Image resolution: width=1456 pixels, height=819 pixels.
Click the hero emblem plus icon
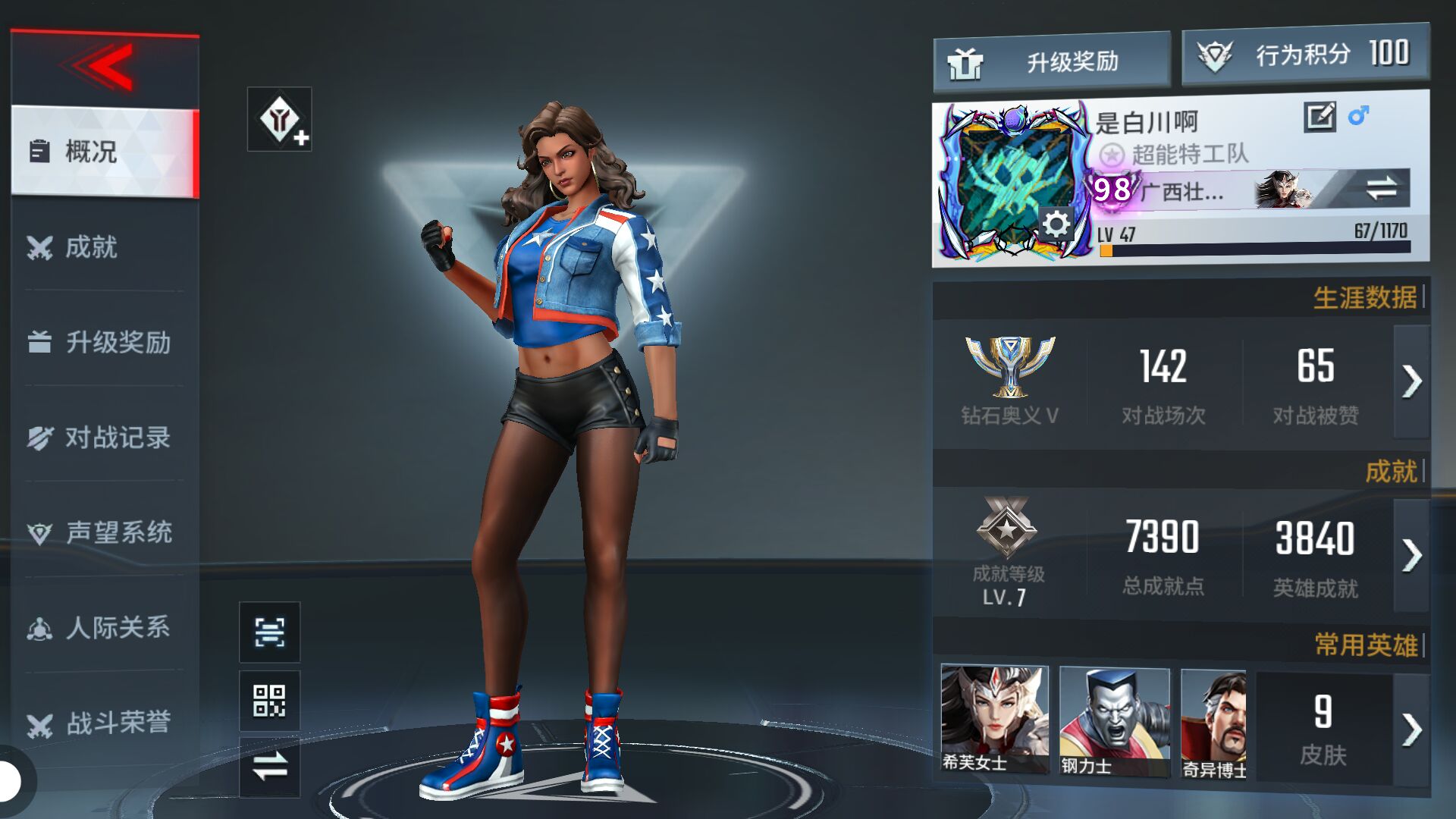[x=280, y=120]
